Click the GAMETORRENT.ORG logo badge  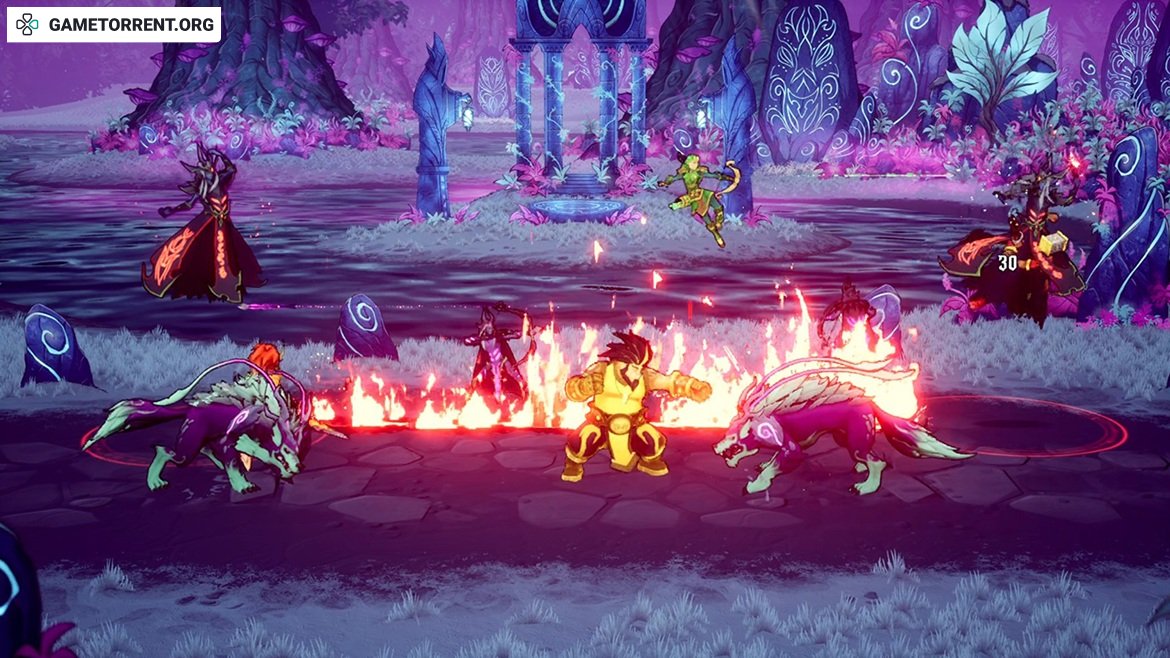(114, 25)
